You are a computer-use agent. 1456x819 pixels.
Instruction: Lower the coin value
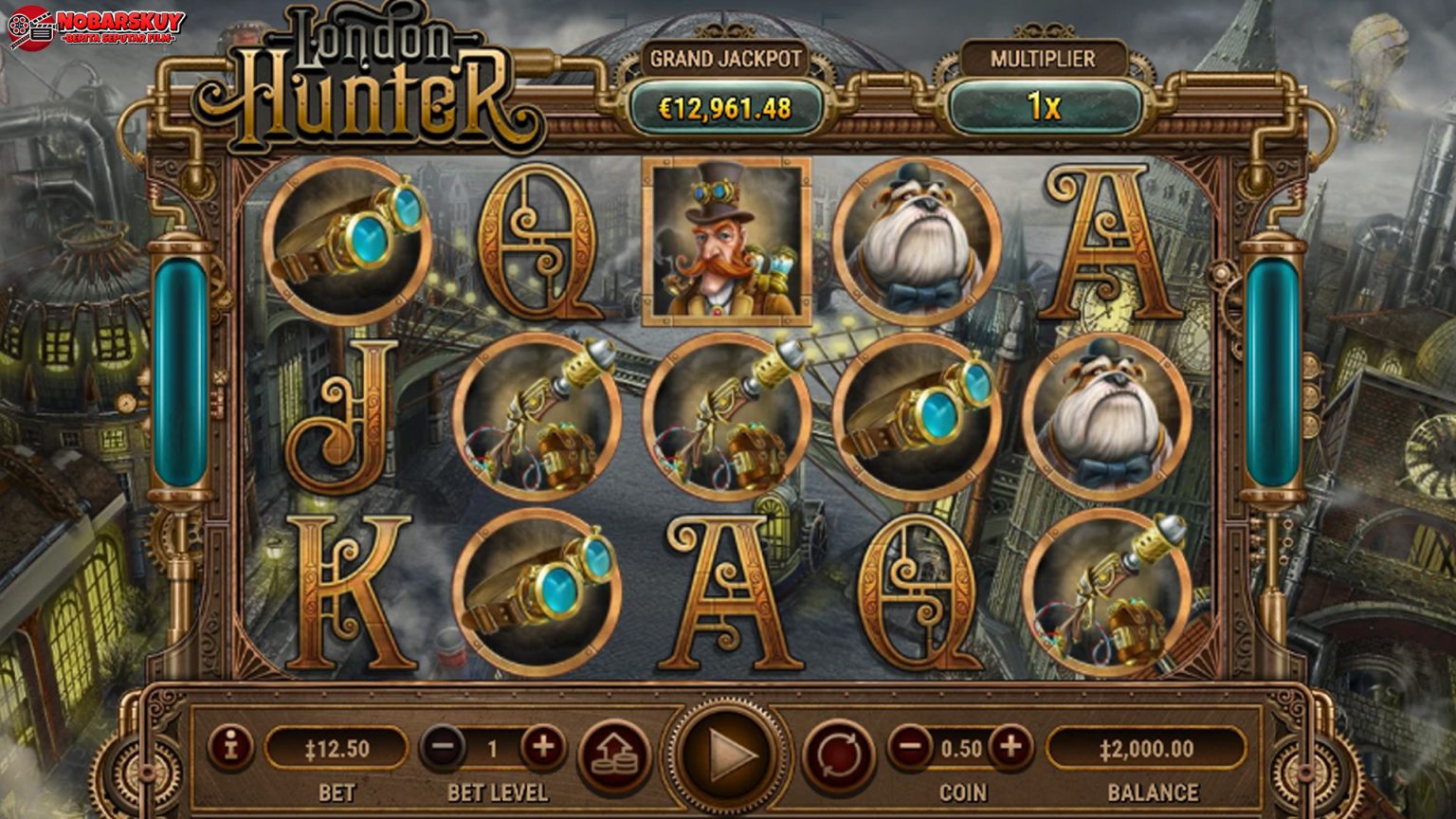point(910,748)
